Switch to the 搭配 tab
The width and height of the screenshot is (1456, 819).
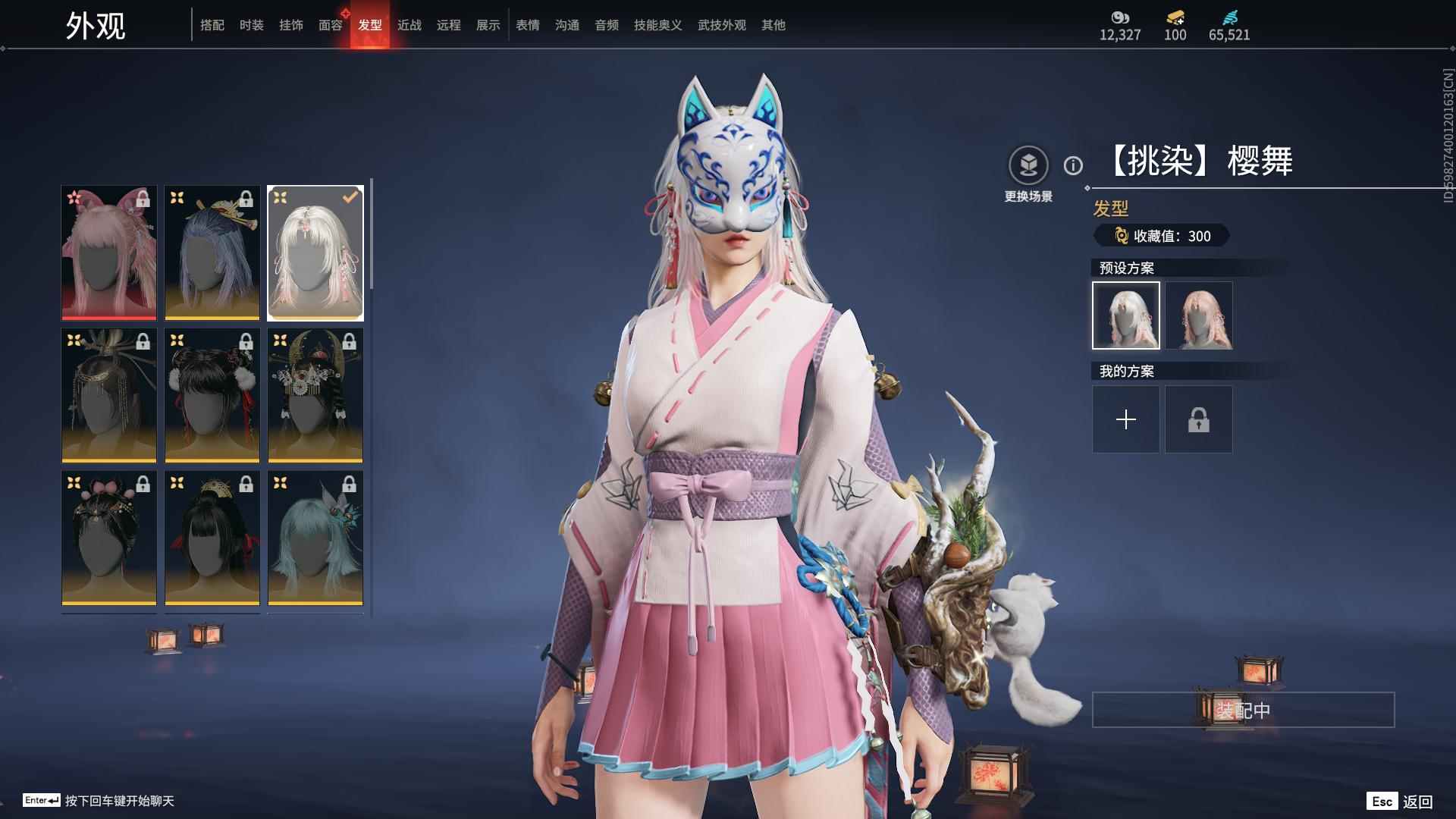(x=212, y=25)
